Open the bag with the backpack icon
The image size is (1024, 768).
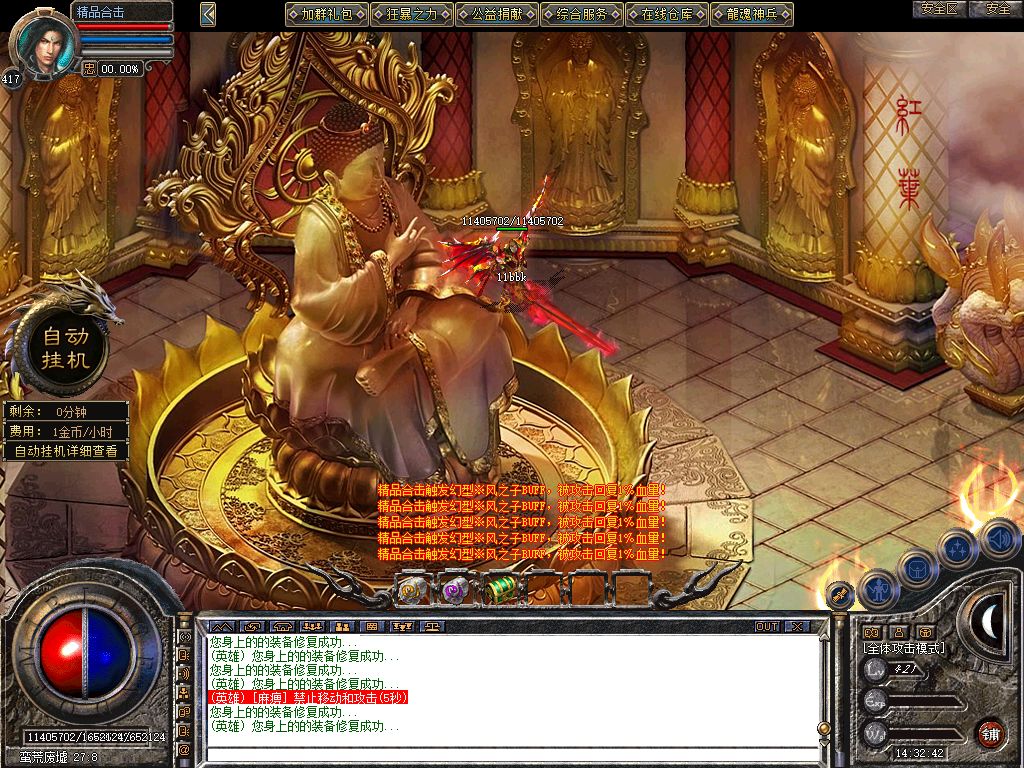click(x=918, y=568)
